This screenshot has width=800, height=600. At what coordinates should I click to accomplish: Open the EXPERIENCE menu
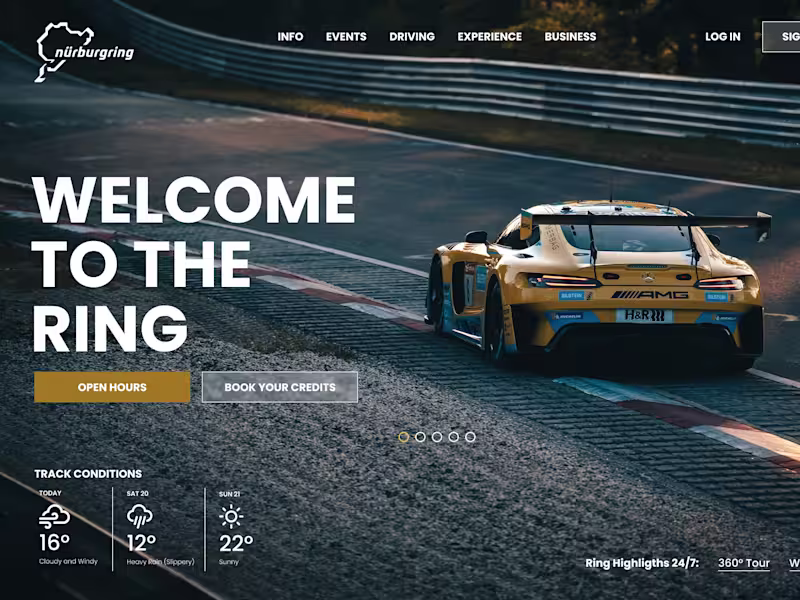tap(489, 37)
